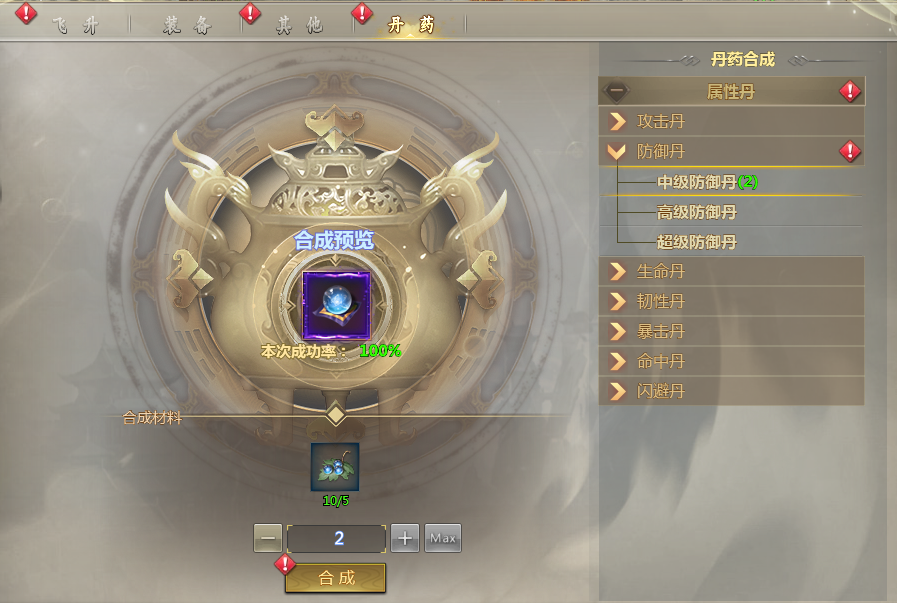Expand the 生命丹 category
Image resolution: width=897 pixels, height=603 pixels.
point(730,271)
